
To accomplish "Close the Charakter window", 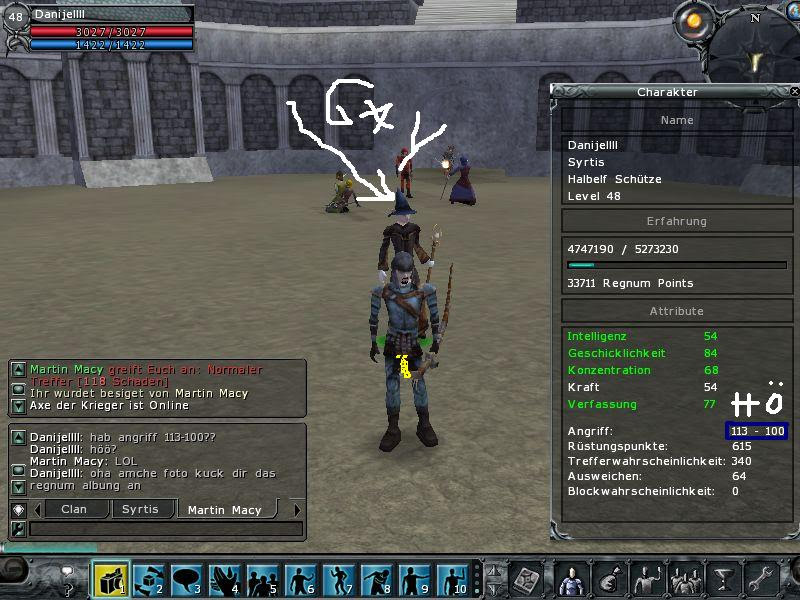I will click(794, 92).
